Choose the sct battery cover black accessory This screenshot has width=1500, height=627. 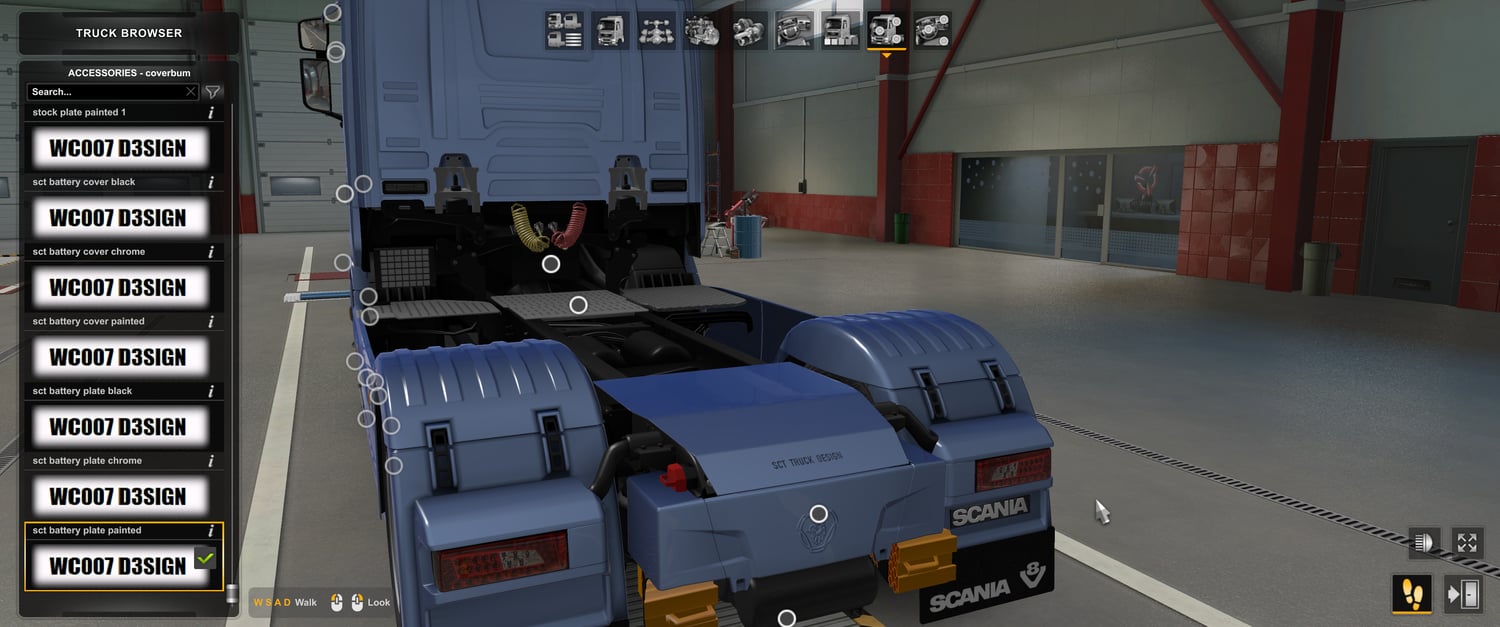118,218
